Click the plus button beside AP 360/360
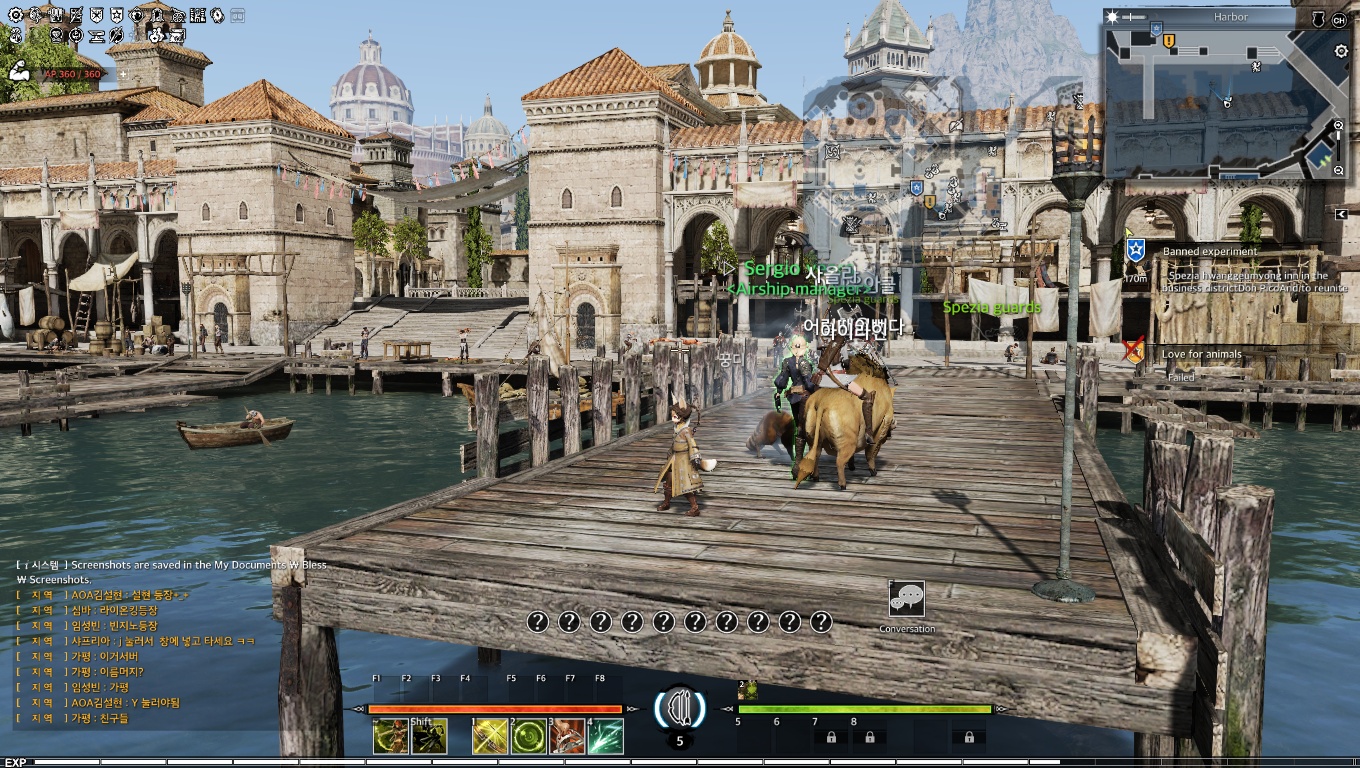 [123, 74]
